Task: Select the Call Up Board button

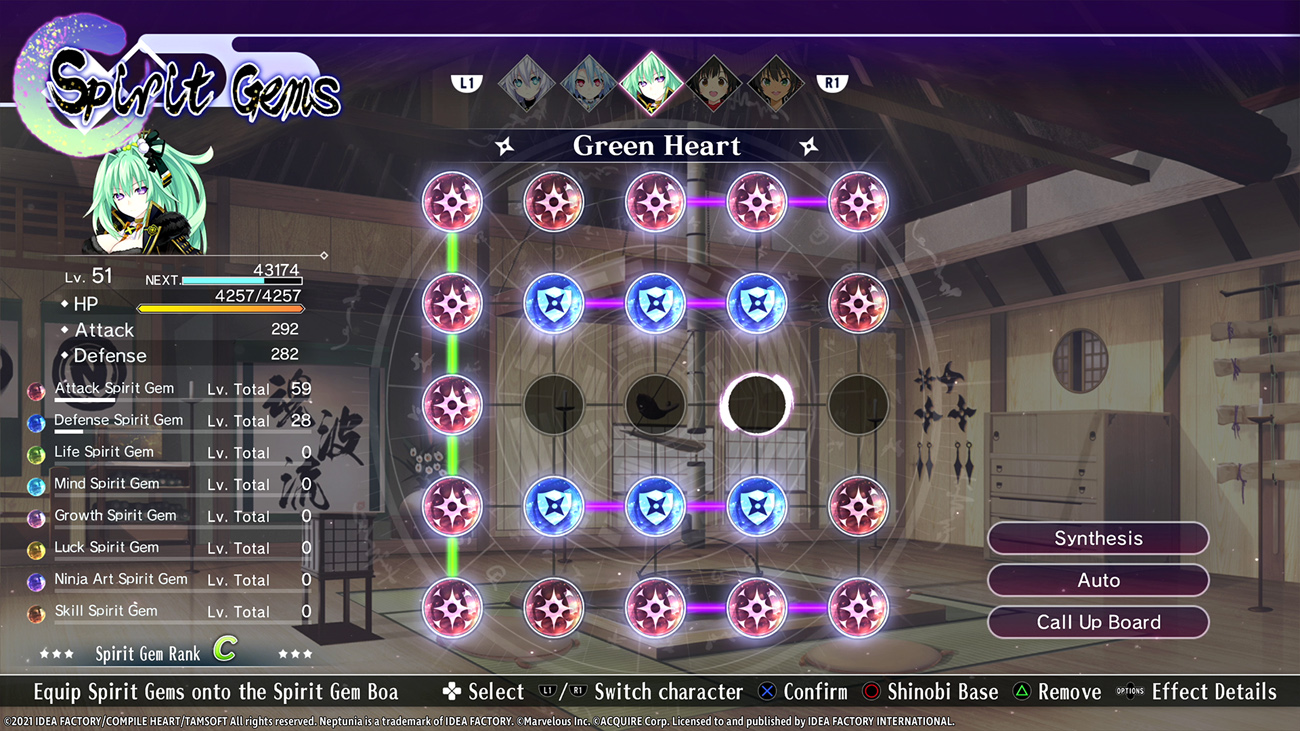Action: [1097, 622]
